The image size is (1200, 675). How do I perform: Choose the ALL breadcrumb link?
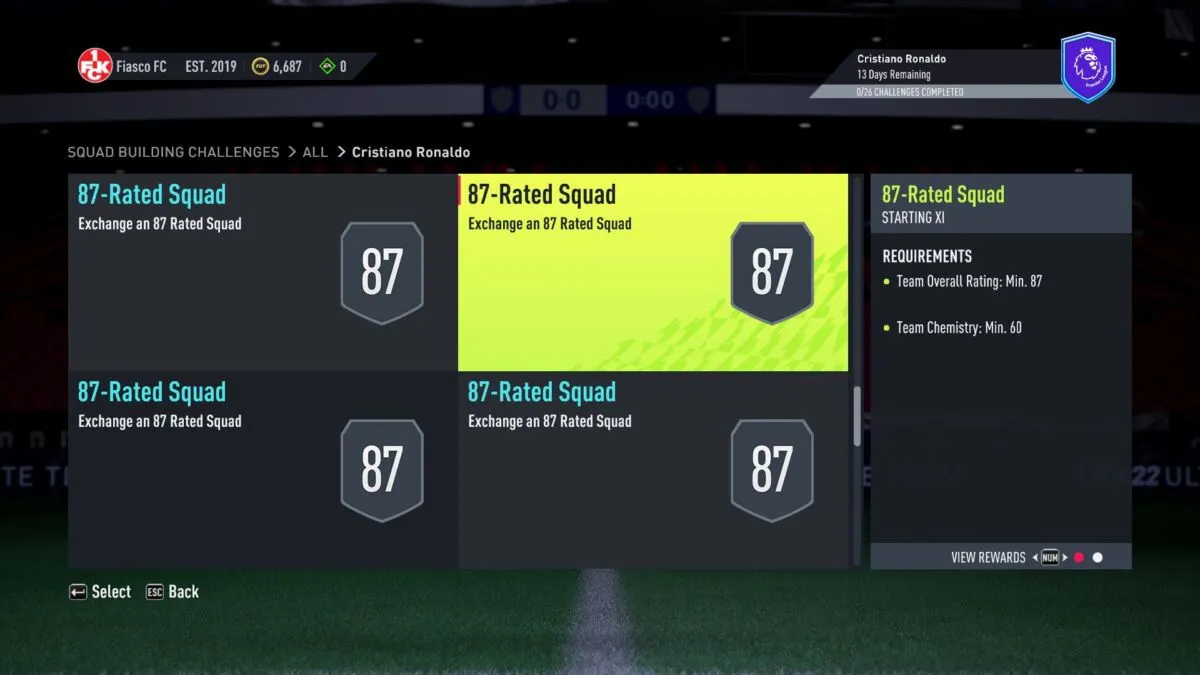pos(315,152)
